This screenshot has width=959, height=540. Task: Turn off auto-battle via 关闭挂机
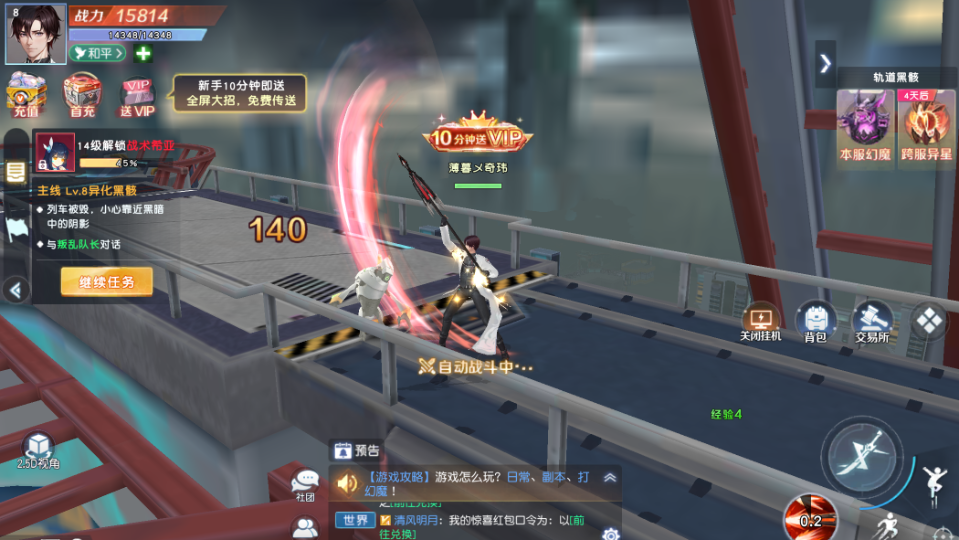(761, 322)
